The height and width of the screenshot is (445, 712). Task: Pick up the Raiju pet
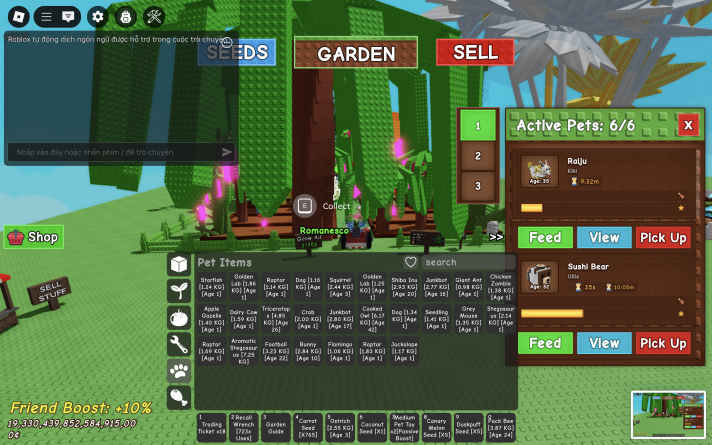tap(663, 238)
